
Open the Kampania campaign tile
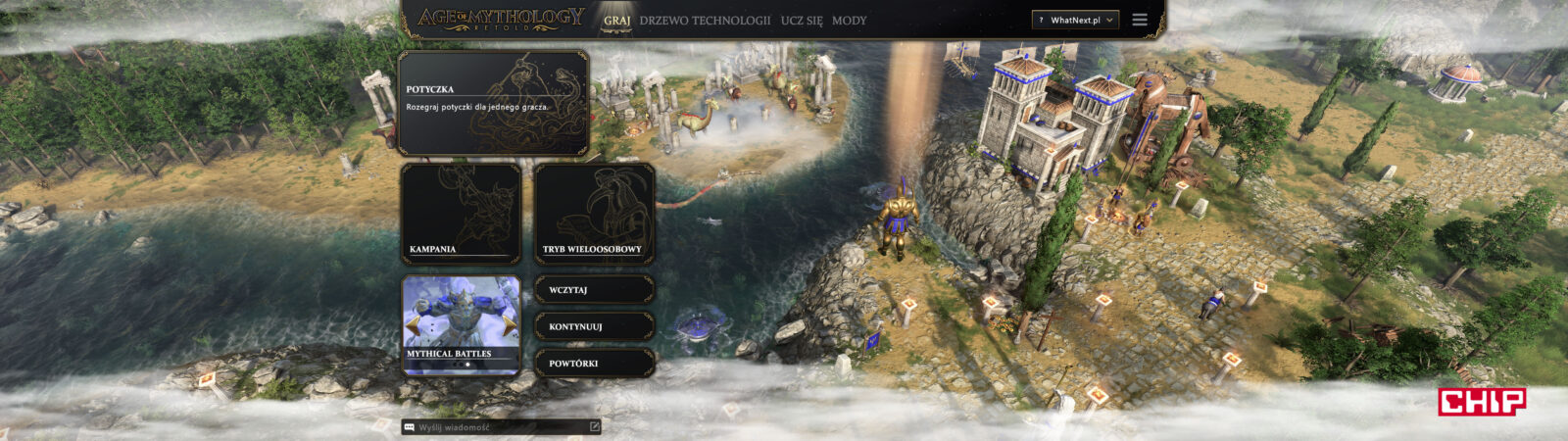(460, 214)
